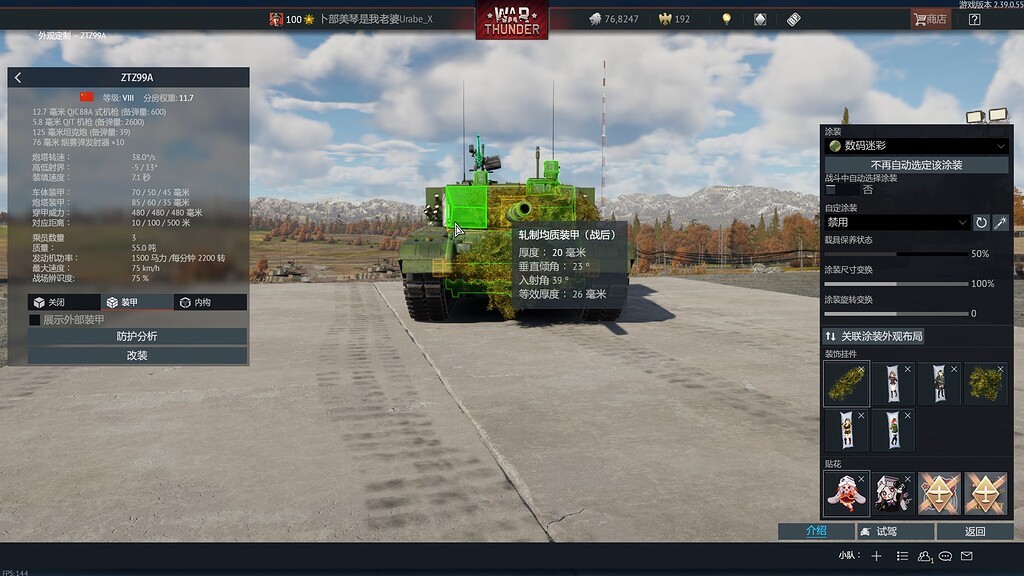1024x576 pixels.
Task: Tick the 展示外部装甲 checkbox
Action: point(35,320)
